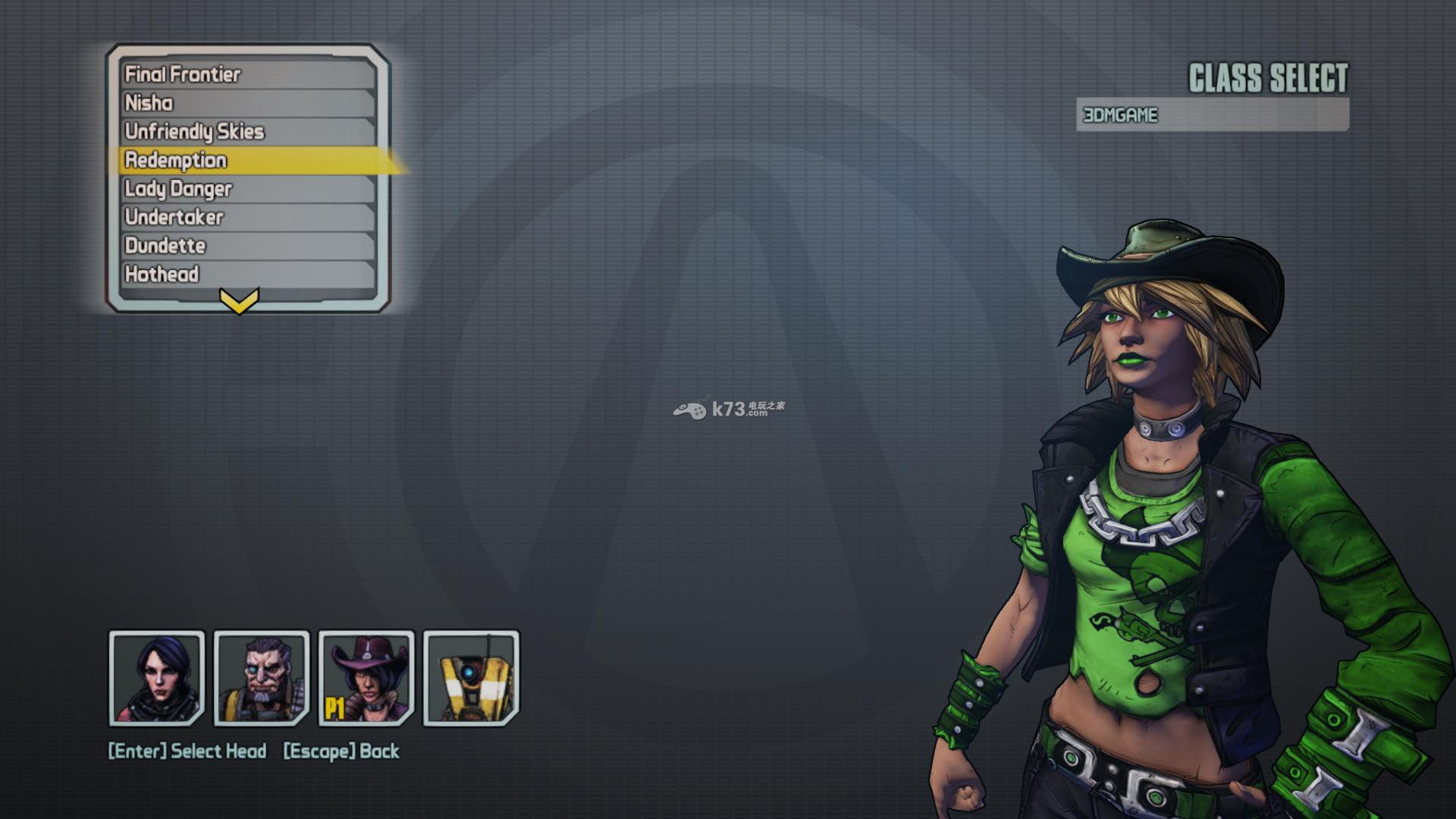Choose the Hothead head option
Viewport: 1456px width, 819px height.
(x=249, y=274)
